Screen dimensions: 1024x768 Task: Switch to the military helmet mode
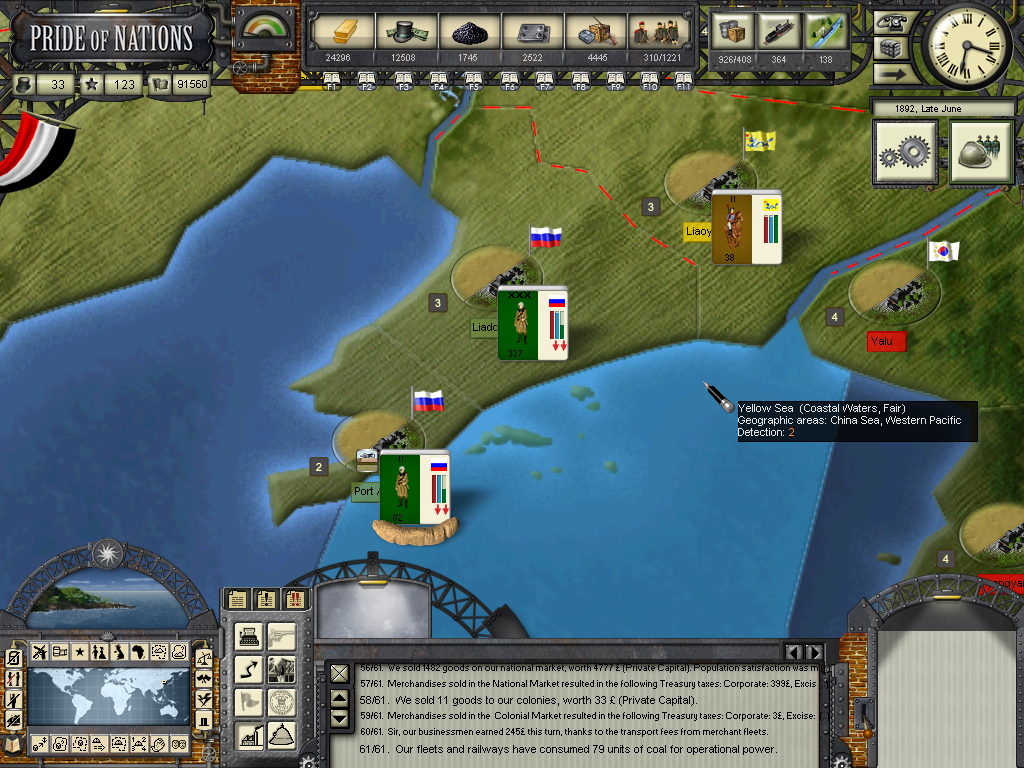click(x=981, y=152)
